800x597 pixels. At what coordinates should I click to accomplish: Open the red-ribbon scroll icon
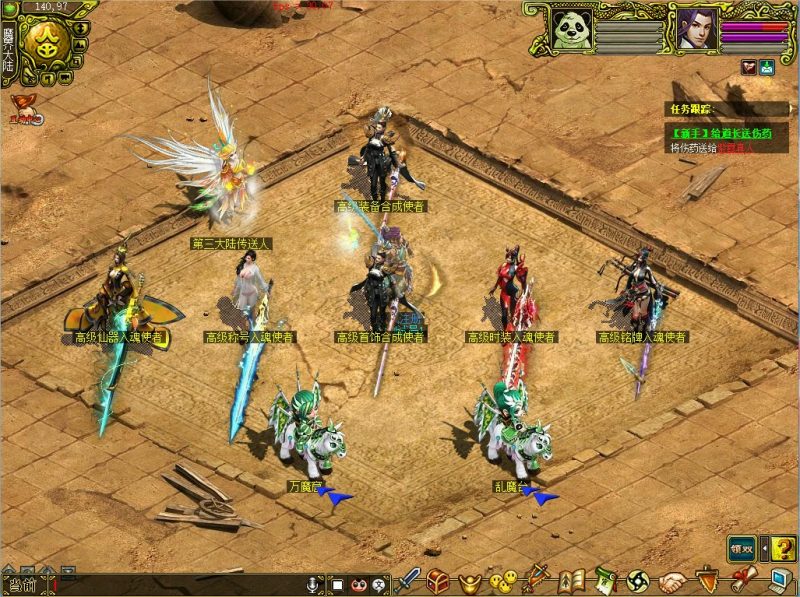point(741,580)
